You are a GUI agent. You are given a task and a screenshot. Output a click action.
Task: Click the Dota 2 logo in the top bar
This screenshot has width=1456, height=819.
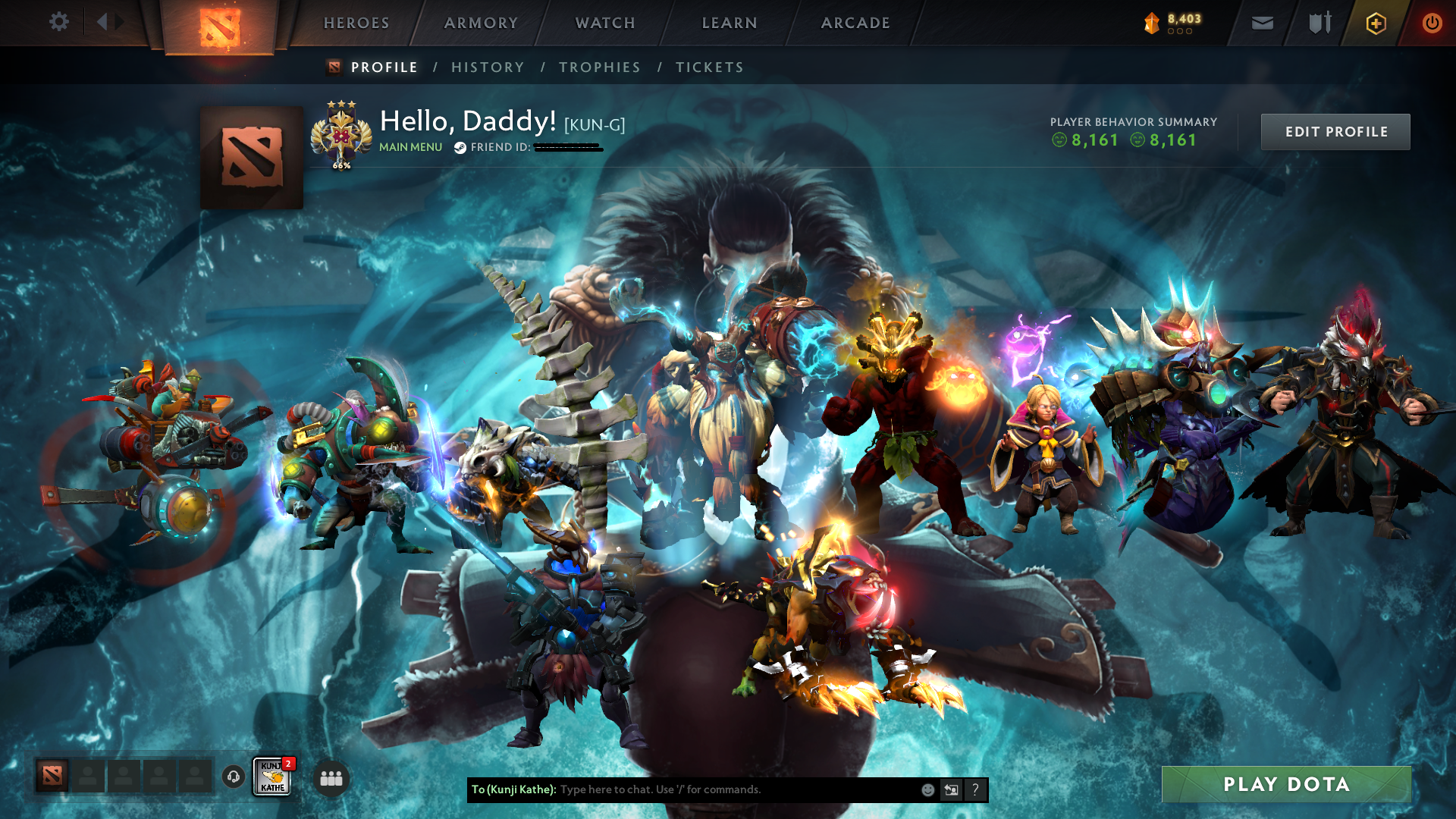point(219,23)
